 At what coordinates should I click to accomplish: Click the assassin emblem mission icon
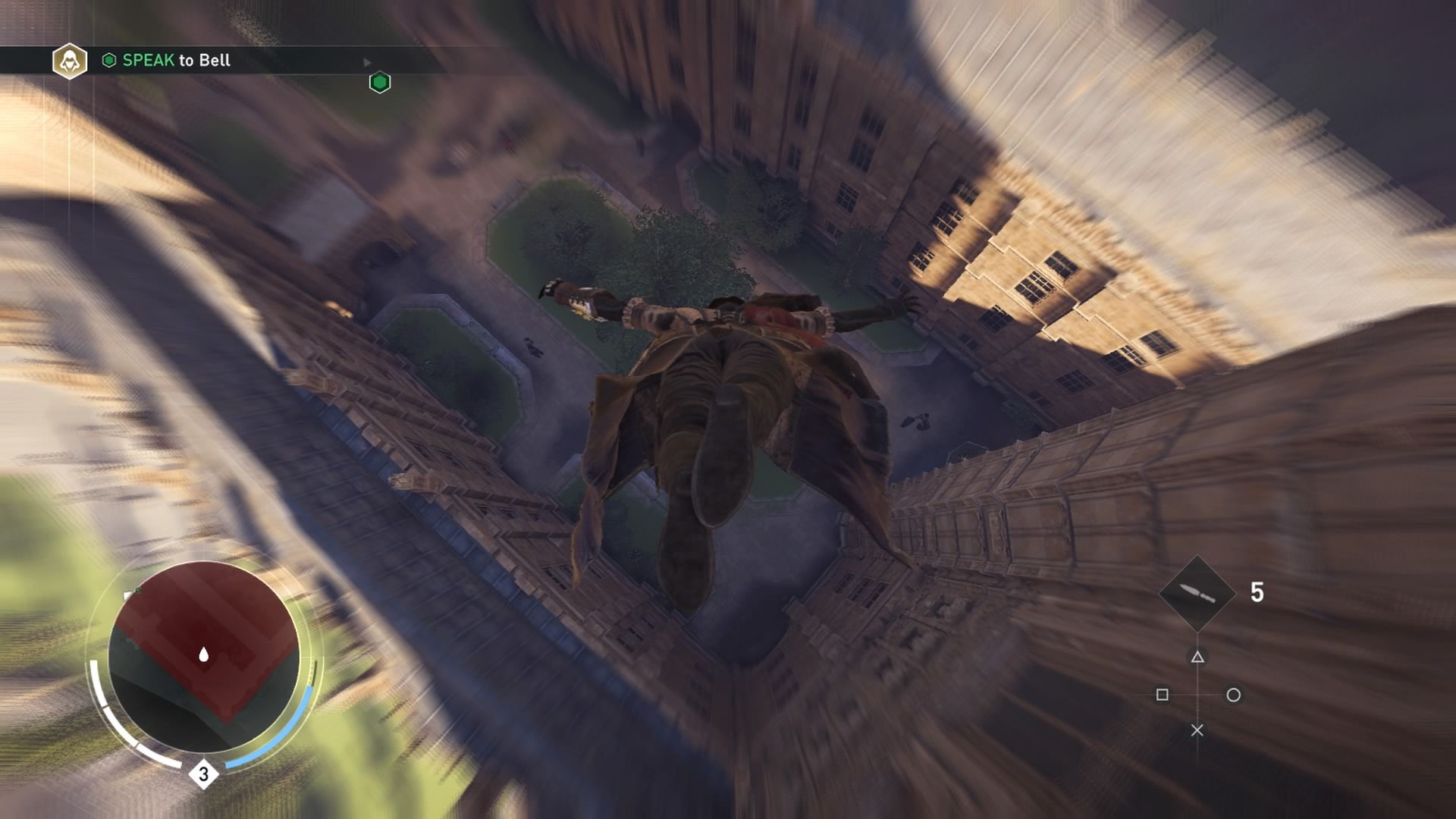[x=70, y=61]
